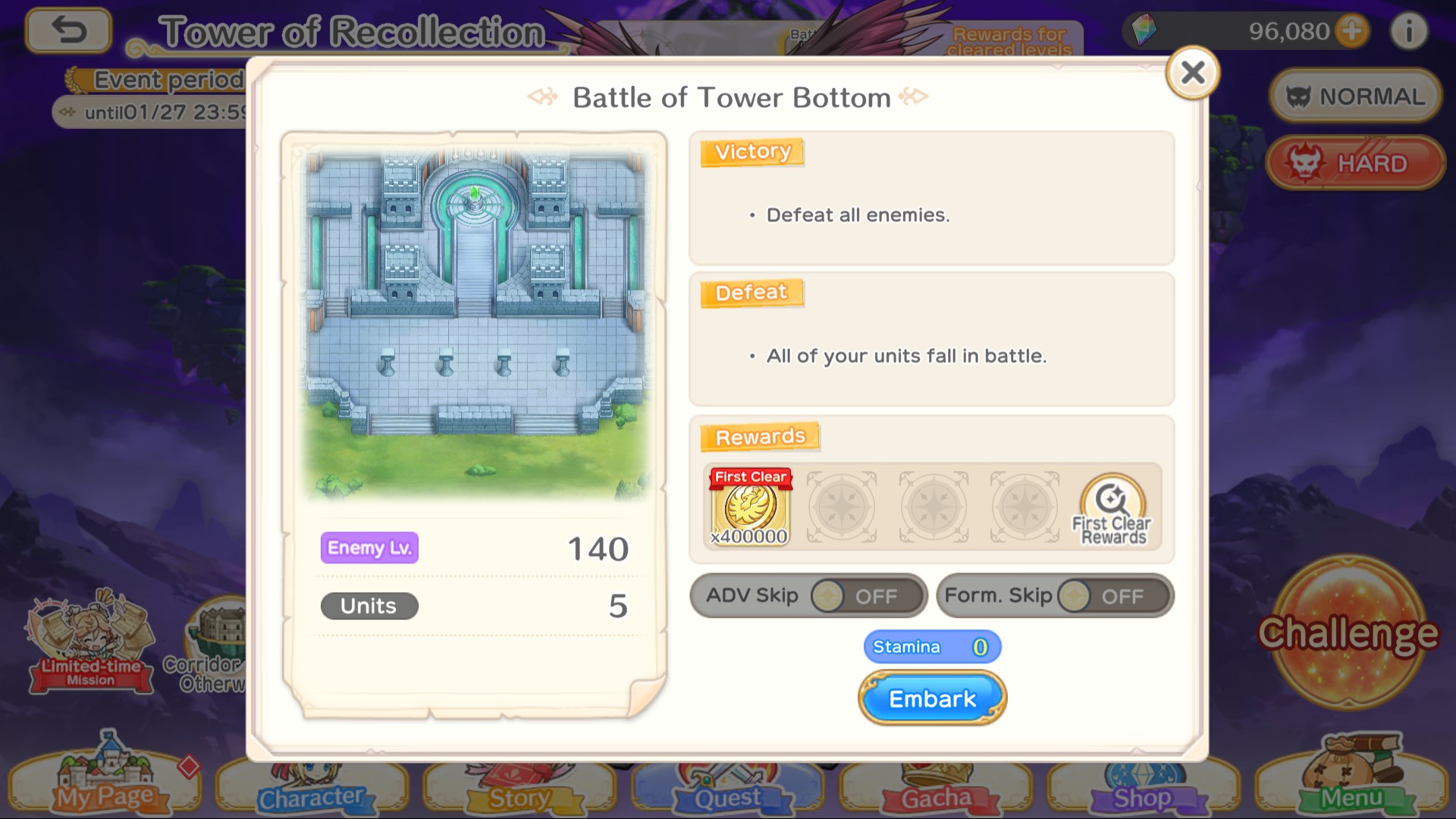Switch to HARD difficulty

click(1355, 163)
